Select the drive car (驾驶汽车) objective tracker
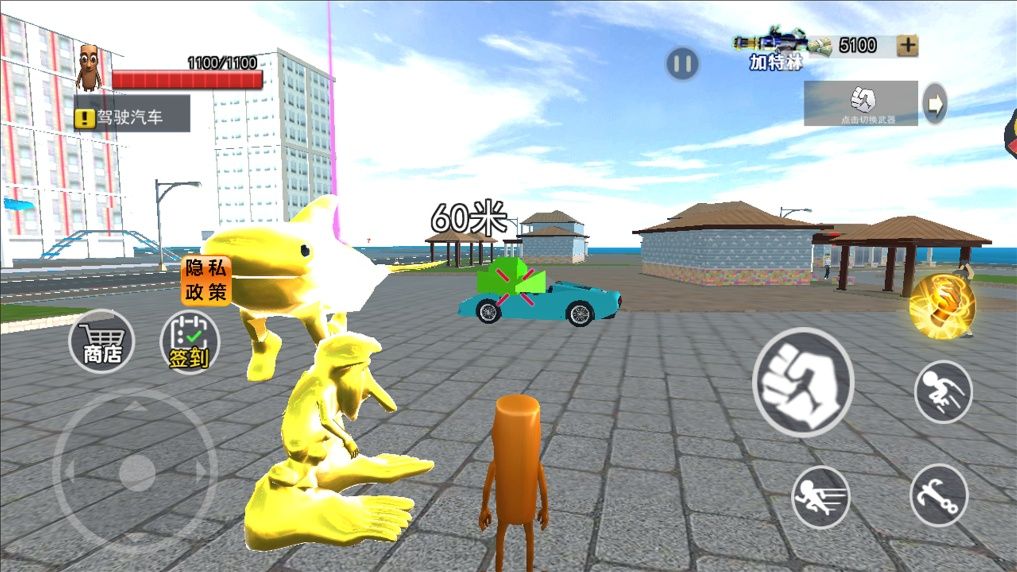This screenshot has width=1017, height=572. pos(132,116)
